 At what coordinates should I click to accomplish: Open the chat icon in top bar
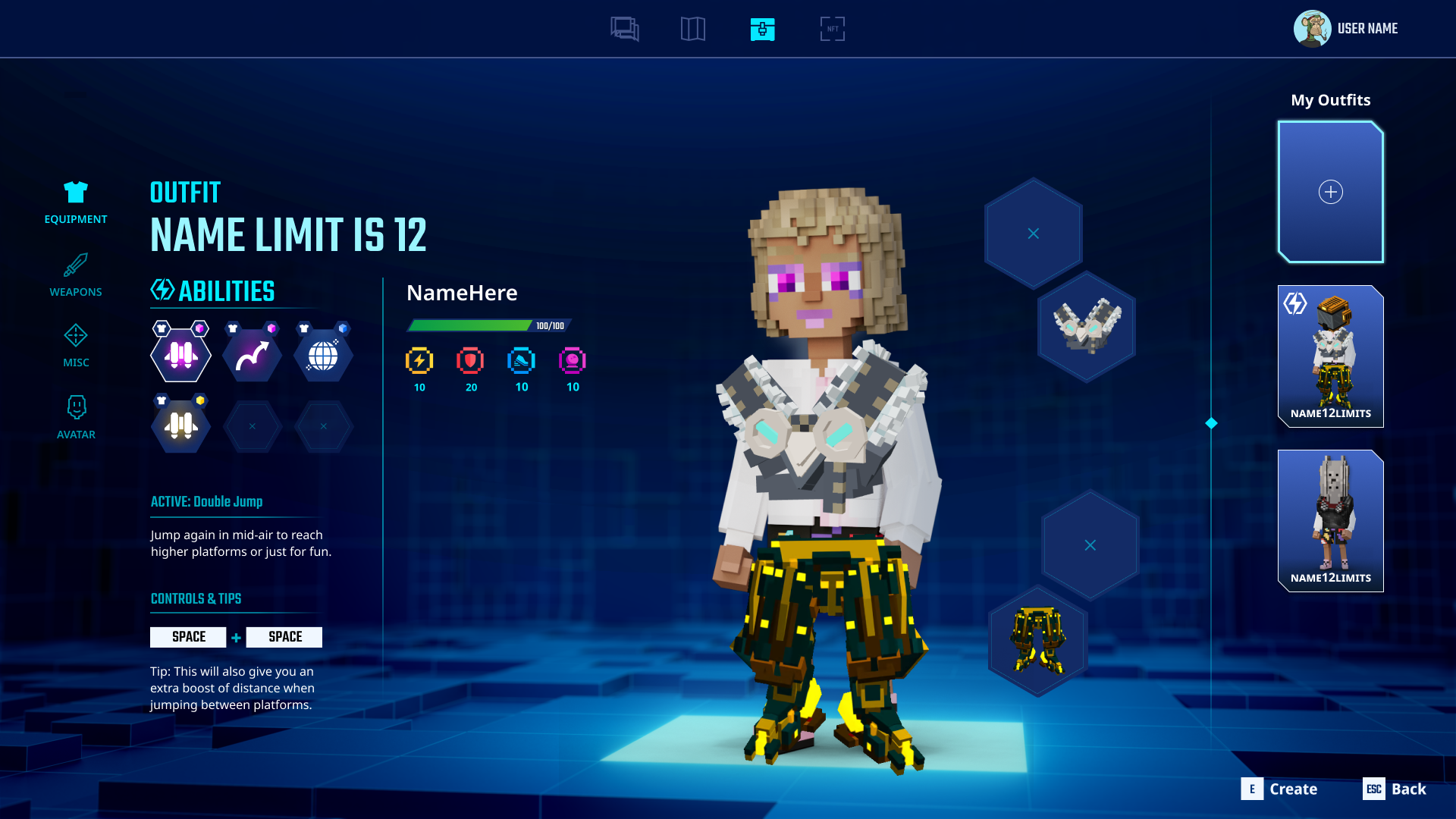[625, 30]
